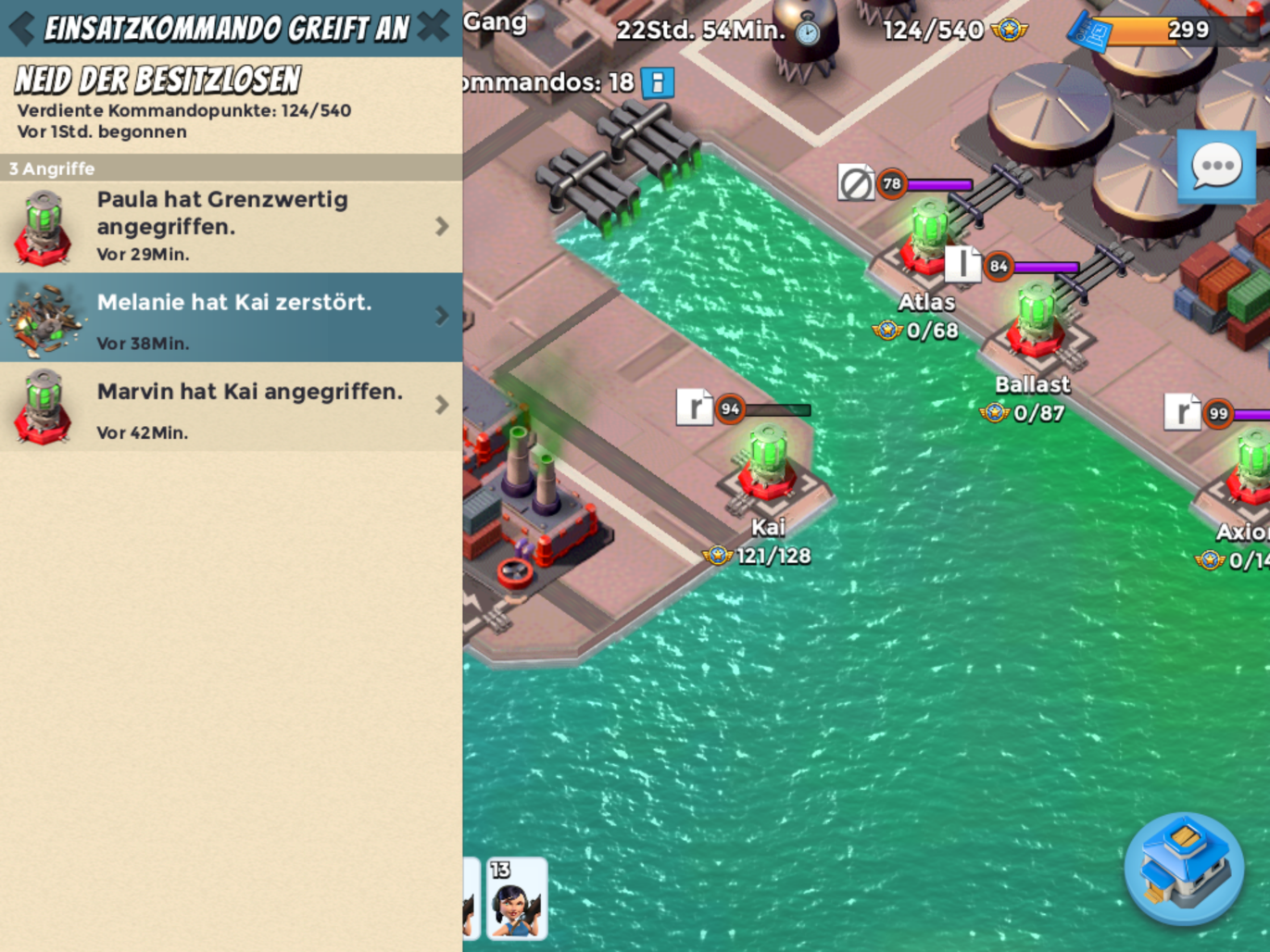Open the chat speech bubble

coord(1215,167)
